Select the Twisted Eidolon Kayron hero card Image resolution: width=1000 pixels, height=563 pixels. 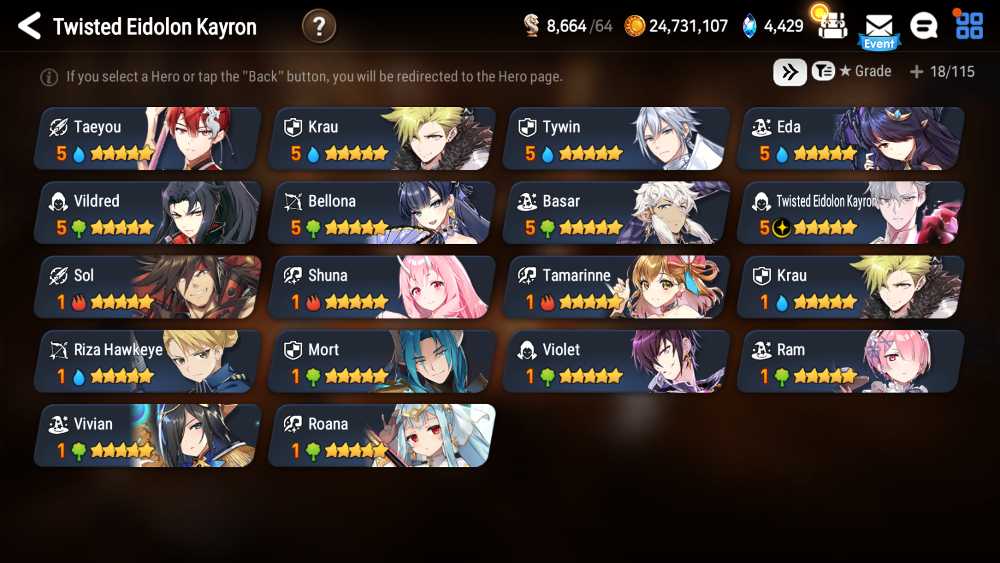tap(851, 213)
